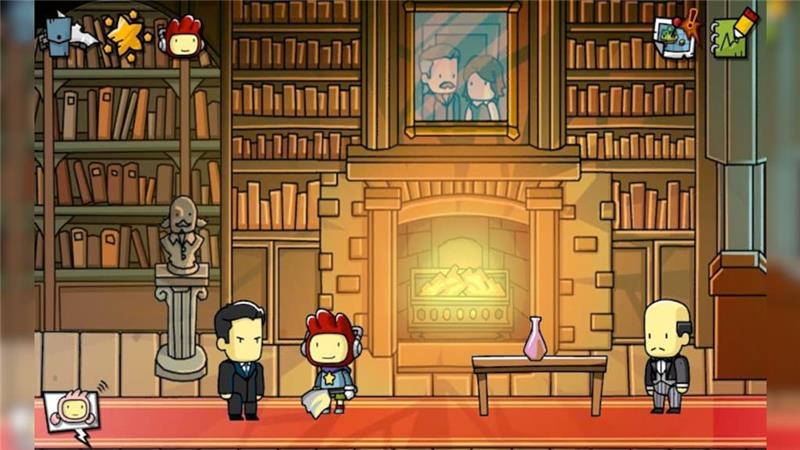Activate the Maxwell speech bubble hint icon
Viewport: 800px width, 450px height.
[70, 408]
